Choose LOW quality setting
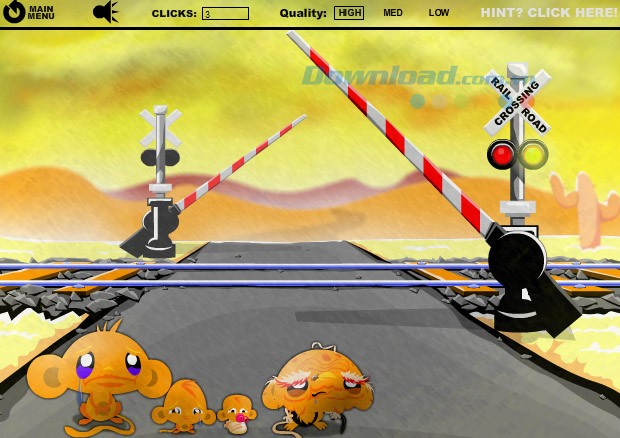620x438 pixels. tap(439, 13)
